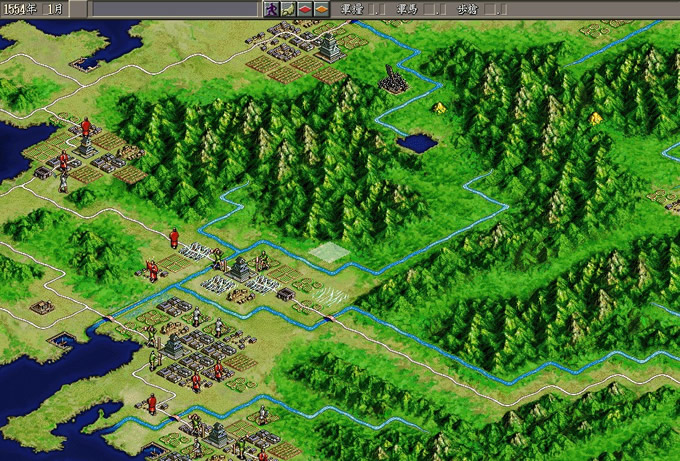Image resolution: width=680 pixels, height=461 pixels.
Task: Select the red diamond icon
Action: point(304,9)
